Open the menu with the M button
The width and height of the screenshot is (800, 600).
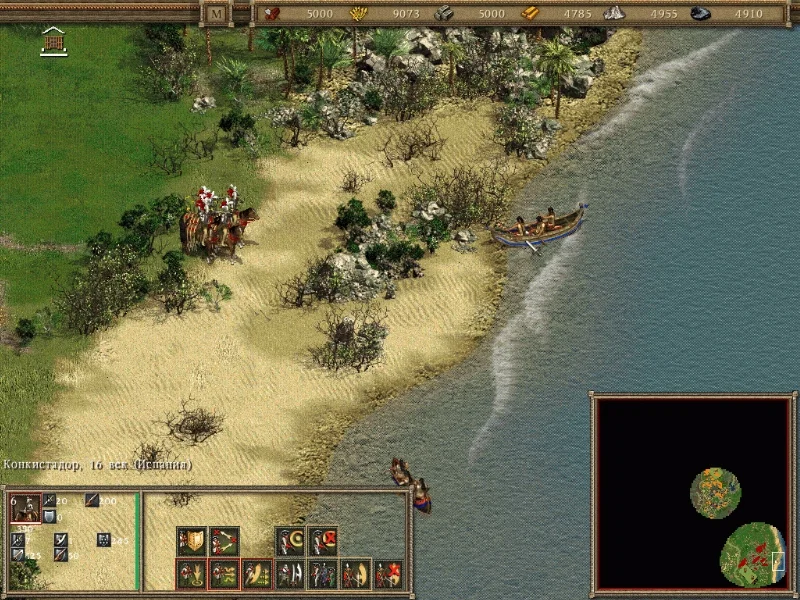[x=217, y=14]
